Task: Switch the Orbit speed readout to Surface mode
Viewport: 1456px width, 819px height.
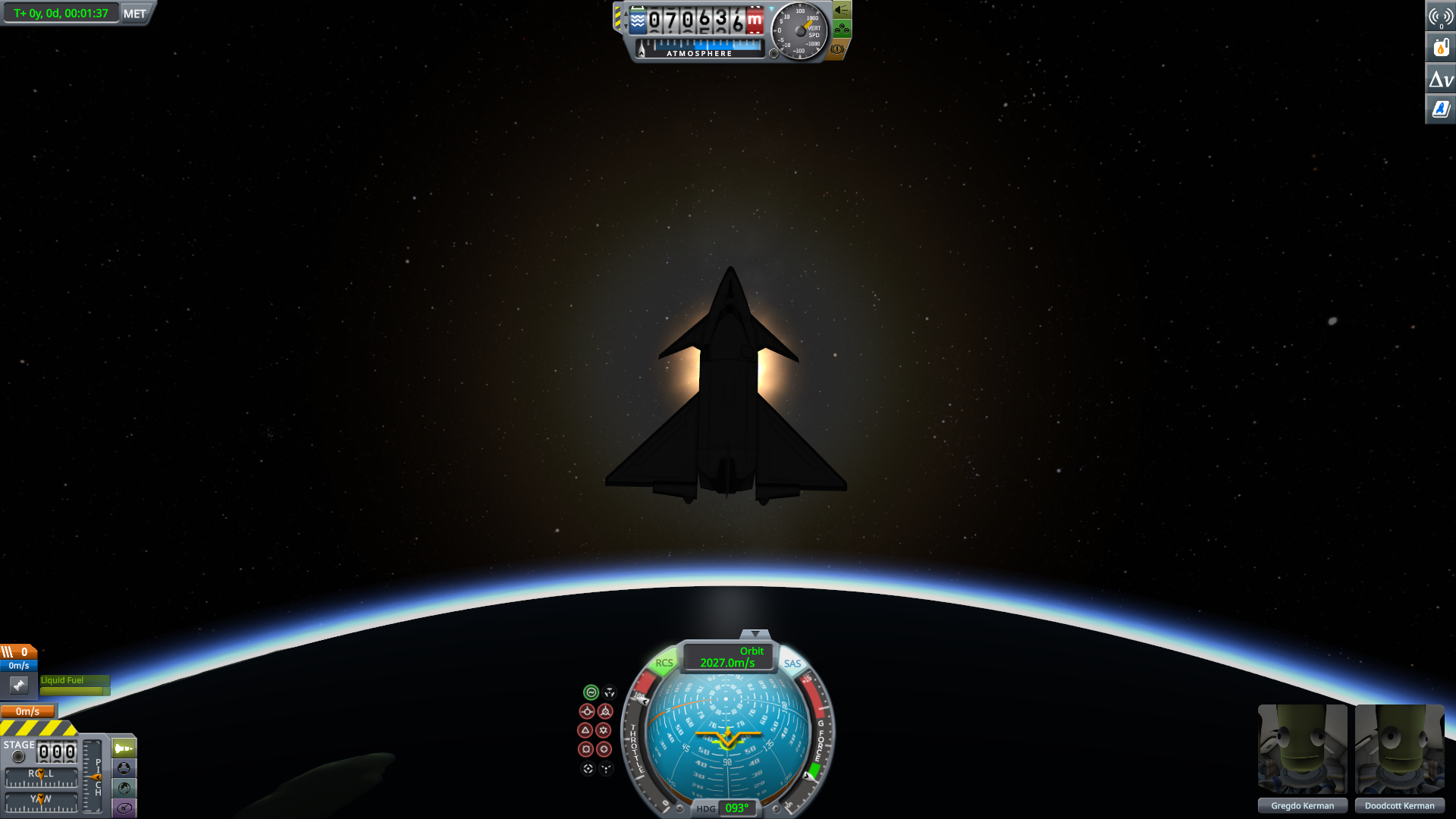Action: (749, 651)
